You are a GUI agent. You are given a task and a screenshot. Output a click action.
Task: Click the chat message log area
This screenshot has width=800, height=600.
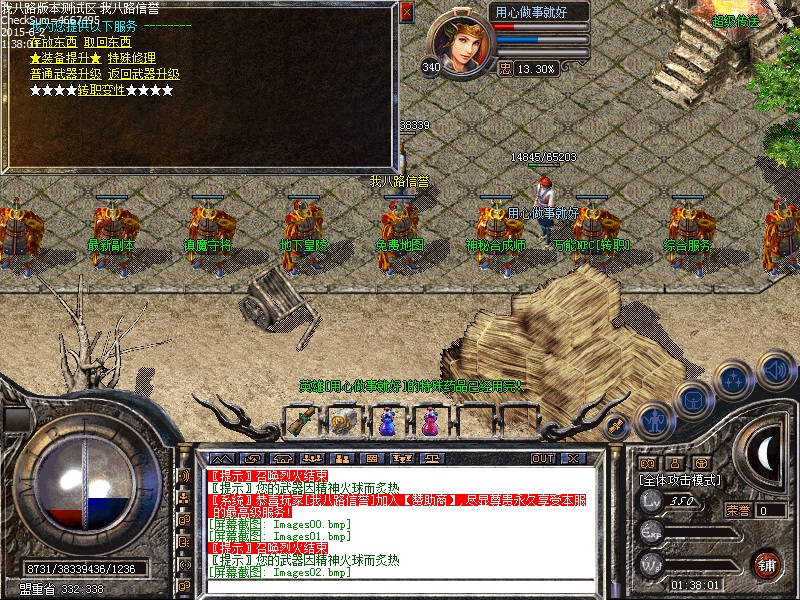coord(400,520)
